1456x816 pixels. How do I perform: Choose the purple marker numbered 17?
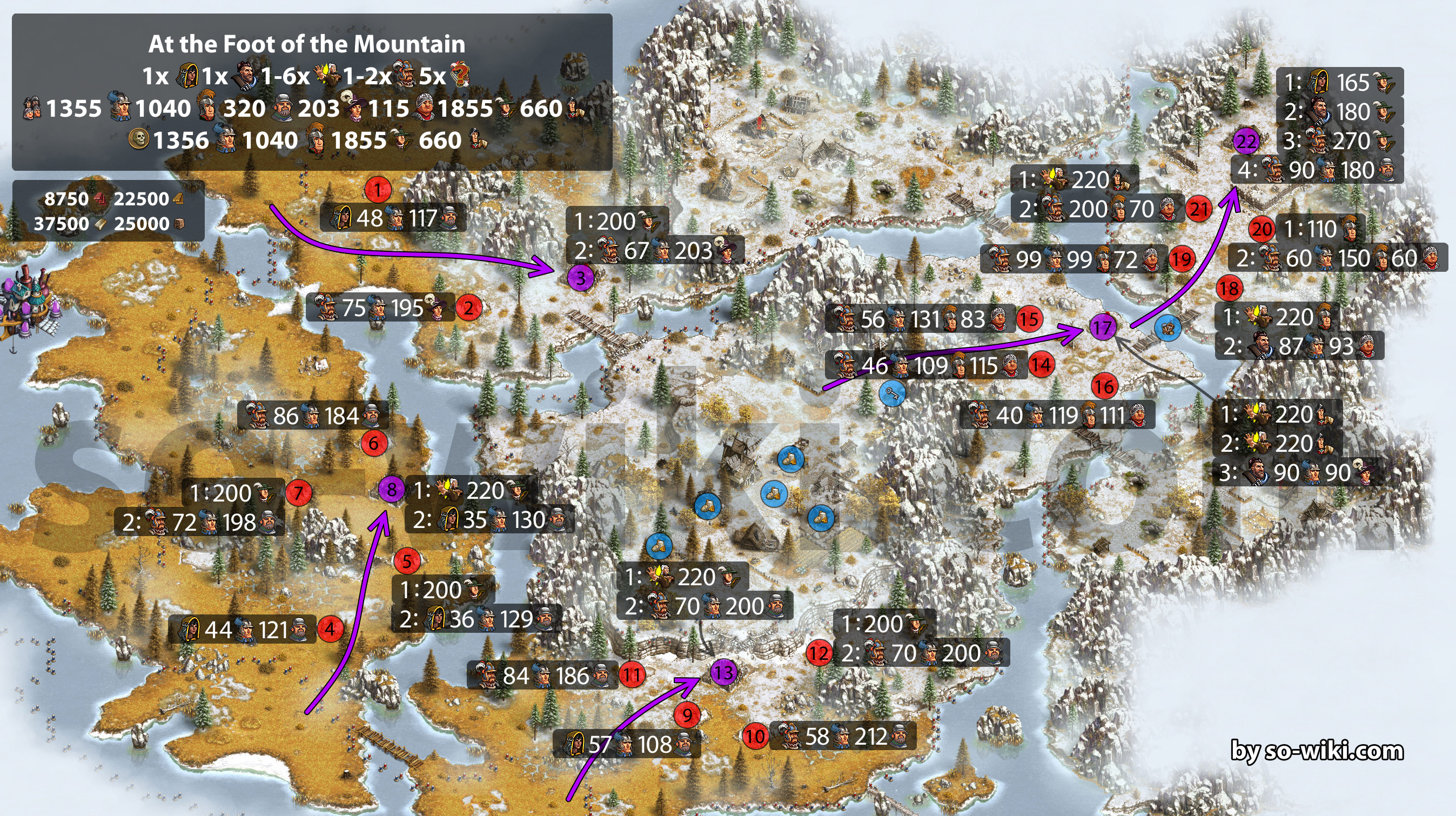point(1102,327)
